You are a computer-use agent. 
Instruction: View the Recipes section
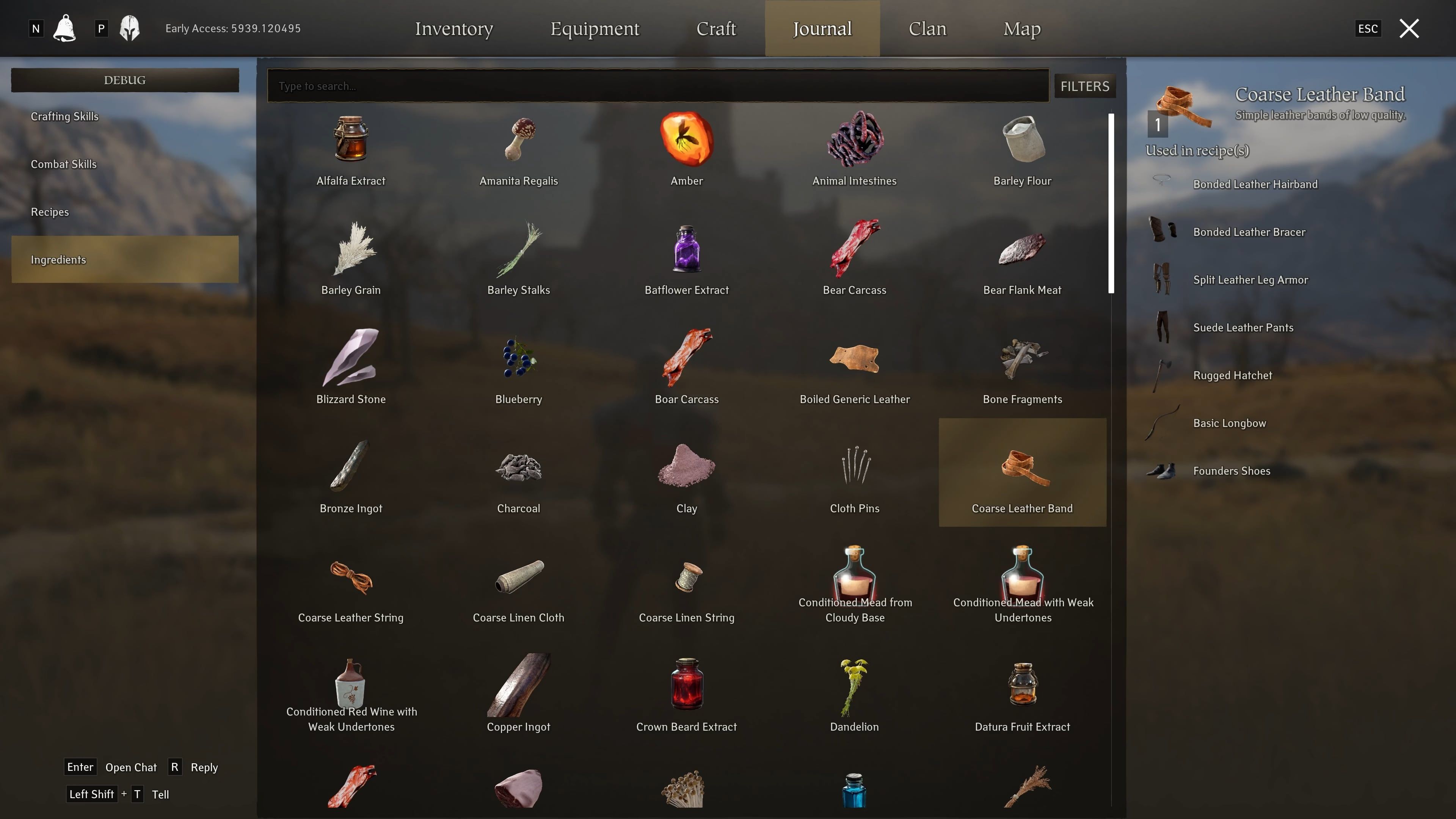click(50, 212)
